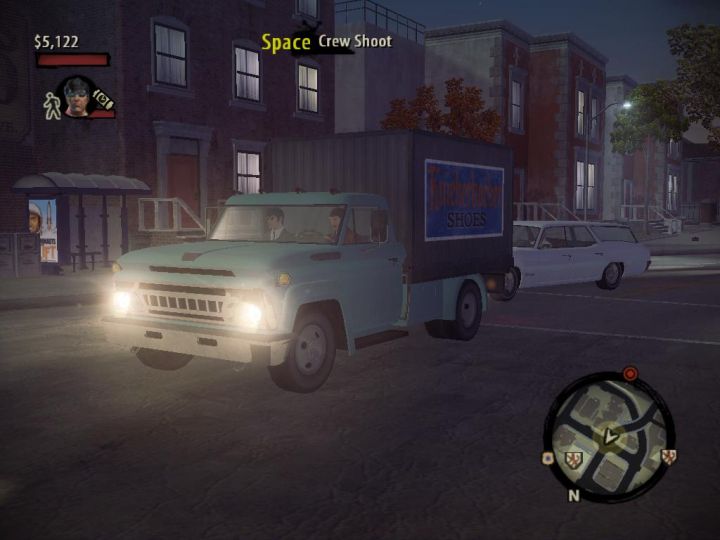Select the crew member portrait

77,97
